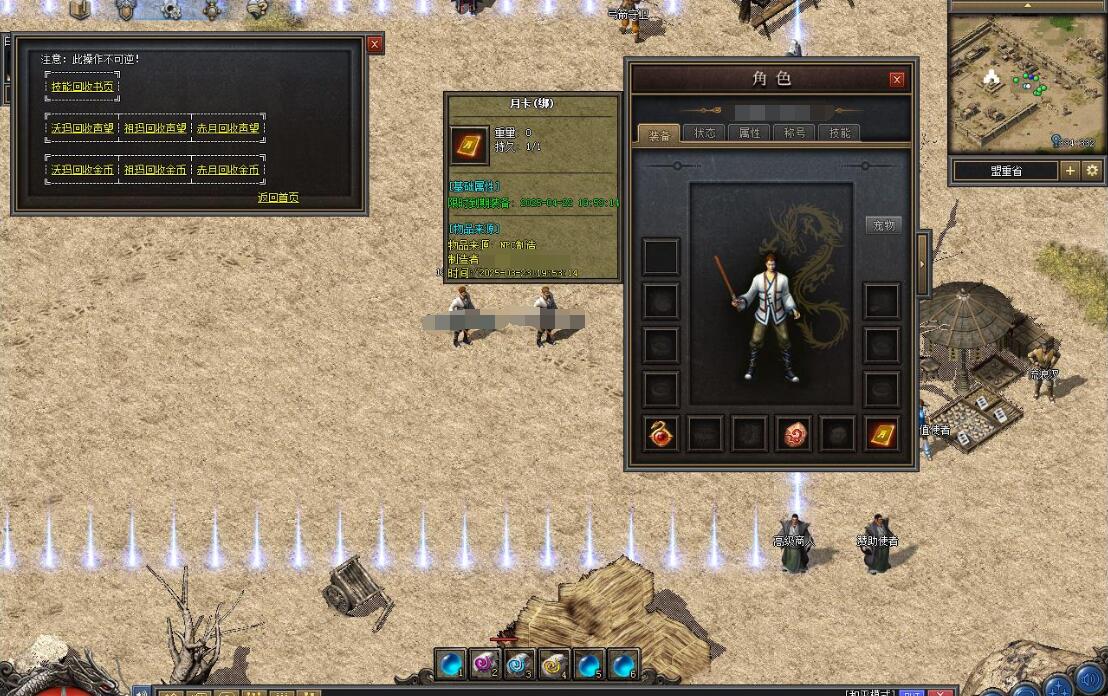Select 祖玛回收声望 option
The width and height of the screenshot is (1108, 696).
(x=155, y=128)
